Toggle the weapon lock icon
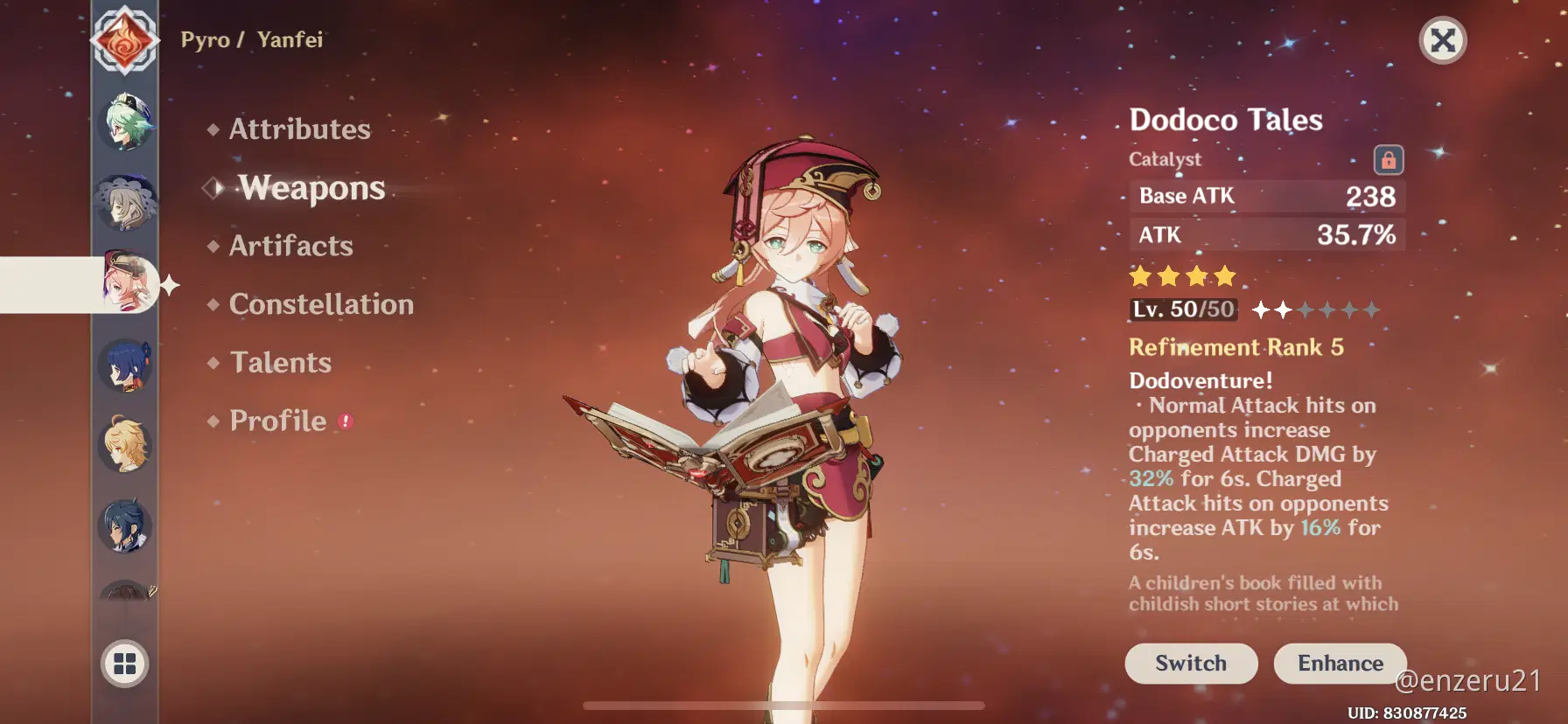1568x724 pixels. pos(1388,160)
